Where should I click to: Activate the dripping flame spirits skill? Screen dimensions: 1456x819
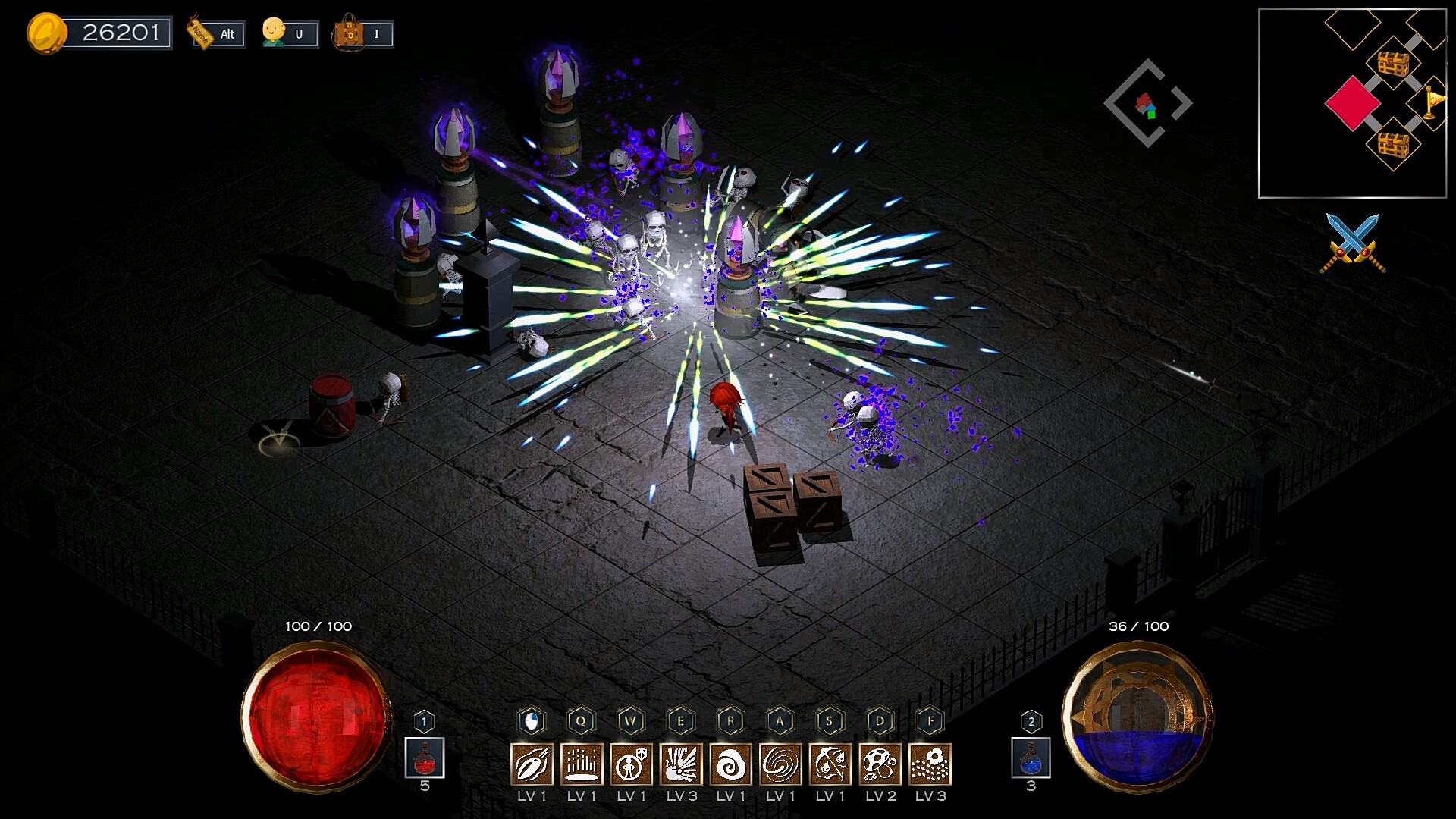(x=830, y=764)
